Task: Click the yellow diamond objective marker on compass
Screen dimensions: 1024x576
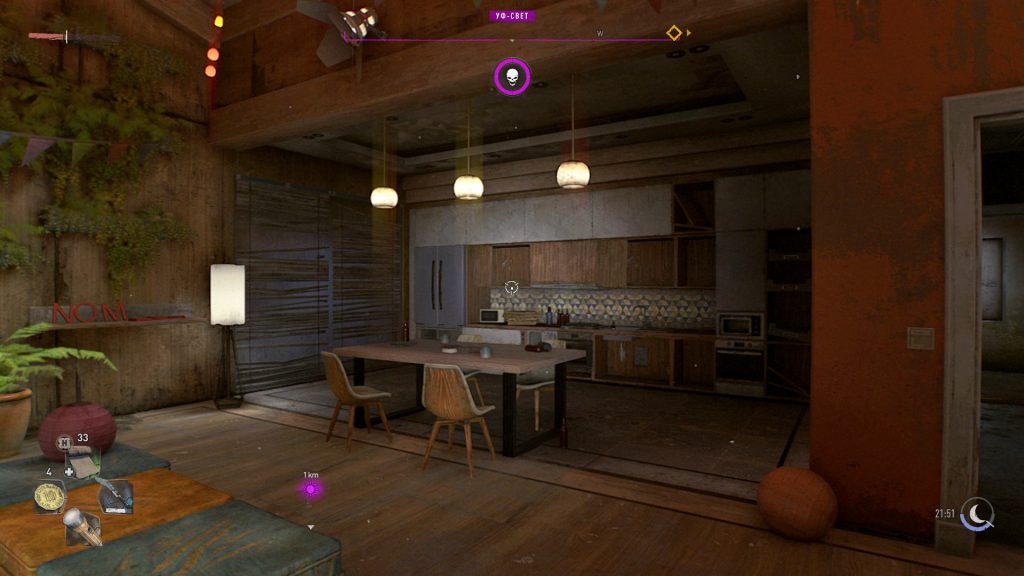Action: point(674,33)
